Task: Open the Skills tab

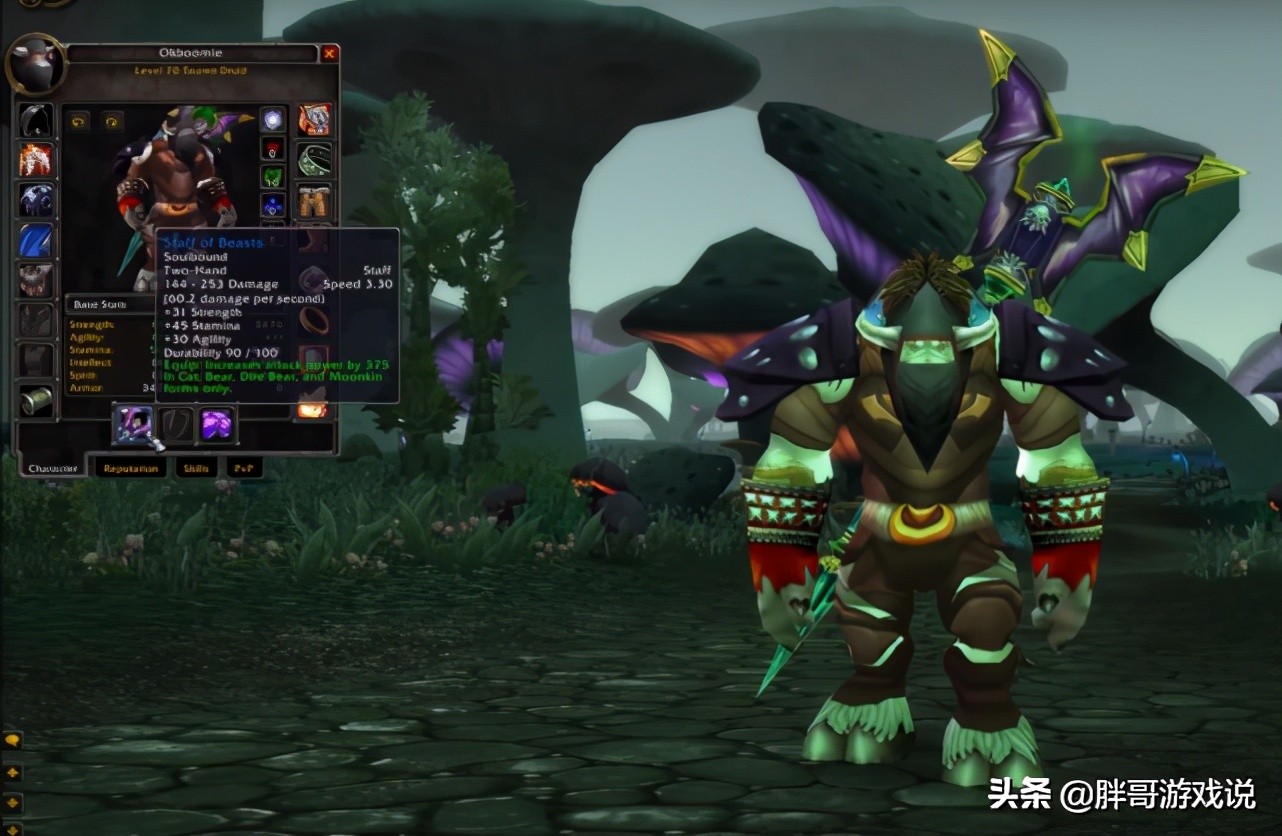Action: pos(196,468)
